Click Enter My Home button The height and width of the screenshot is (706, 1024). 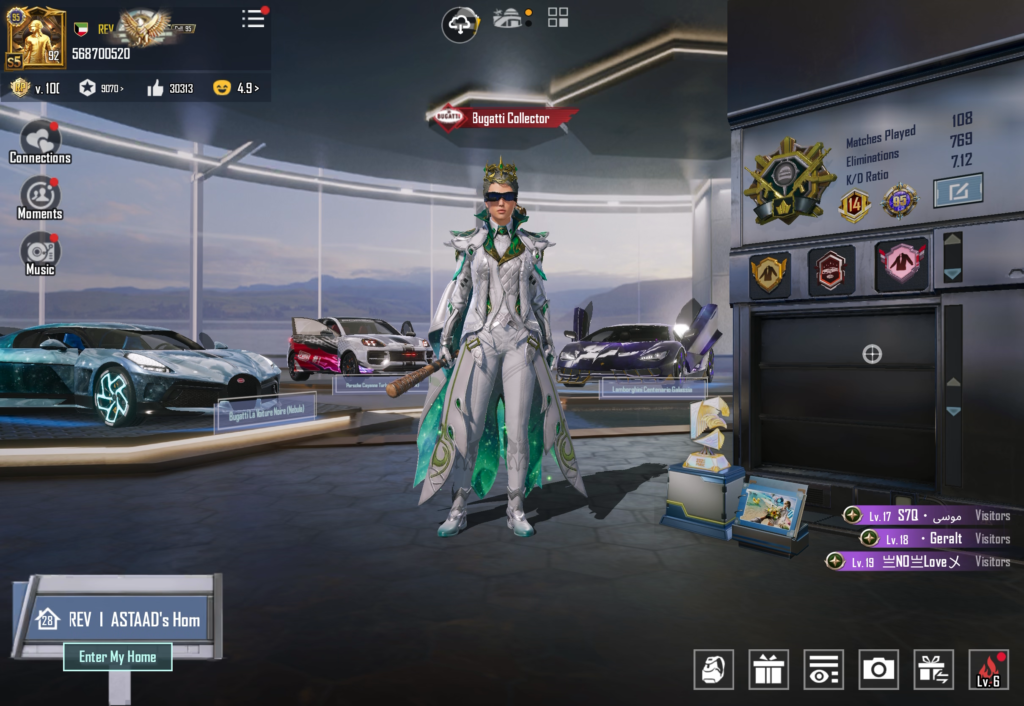(x=118, y=657)
